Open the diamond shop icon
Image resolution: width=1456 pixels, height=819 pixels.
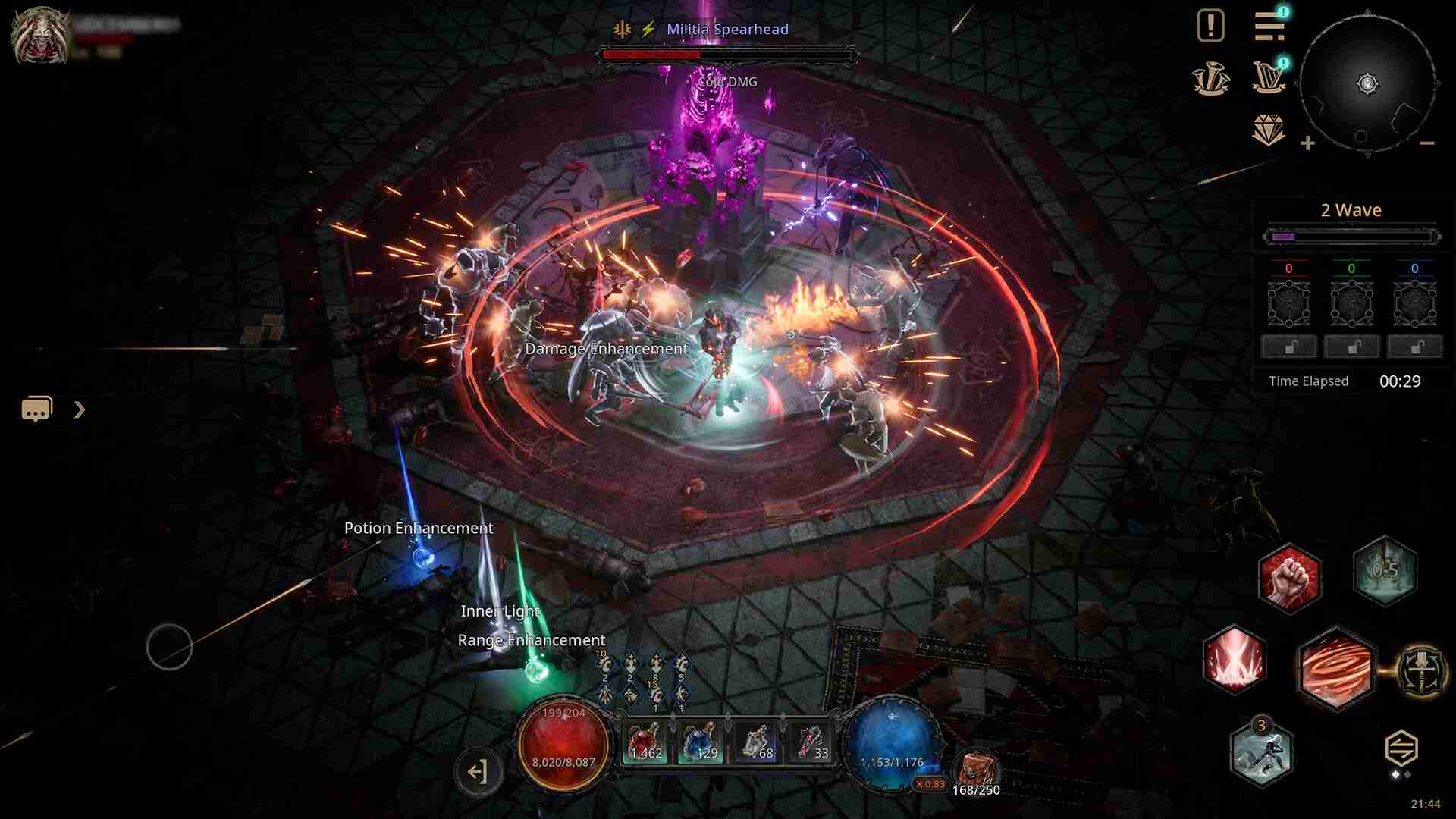pos(1269,130)
